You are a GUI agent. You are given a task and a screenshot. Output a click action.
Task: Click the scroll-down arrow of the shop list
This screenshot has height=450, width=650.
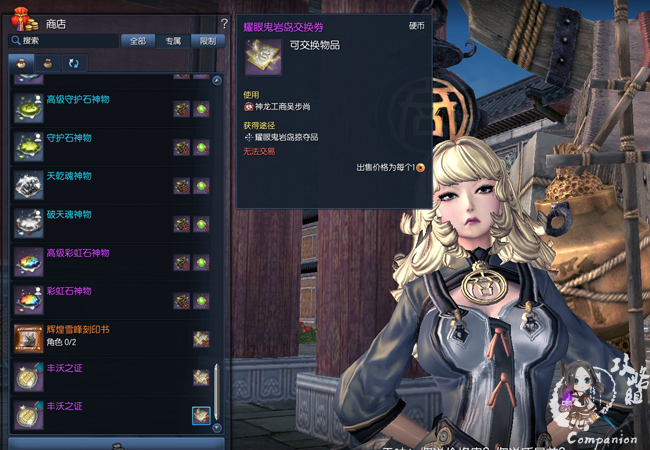point(217,427)
